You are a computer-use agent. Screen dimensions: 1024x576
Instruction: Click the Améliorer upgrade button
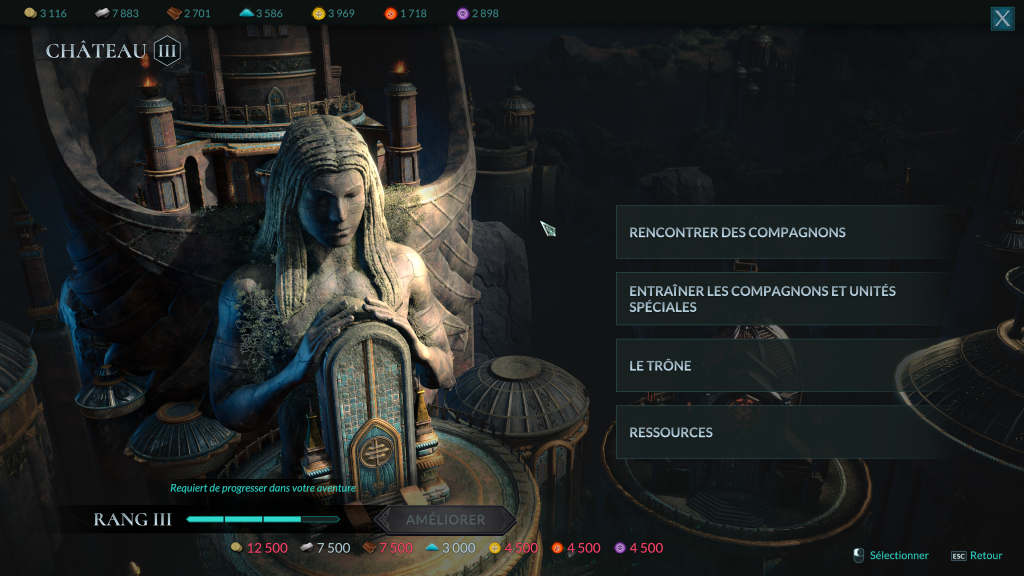point(446,520)
